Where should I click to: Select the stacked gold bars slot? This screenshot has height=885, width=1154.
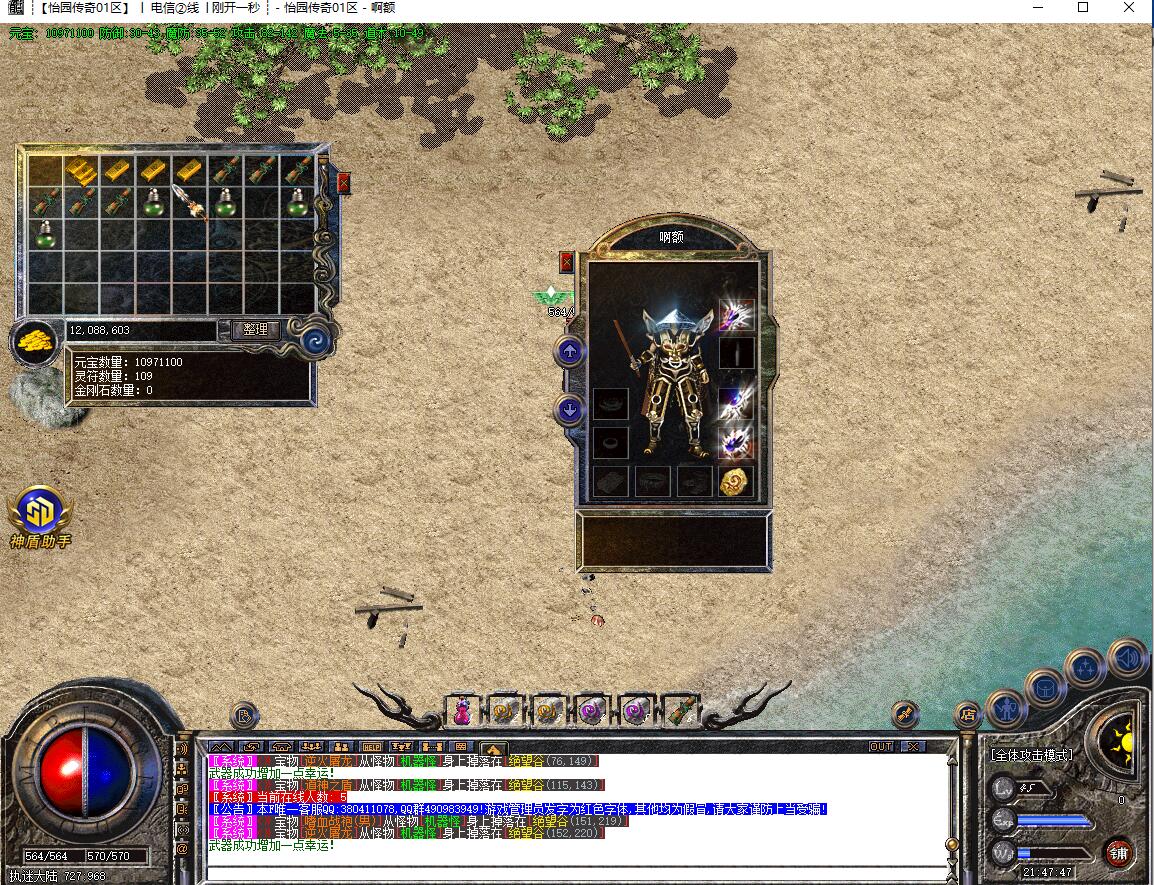[81, 171]
